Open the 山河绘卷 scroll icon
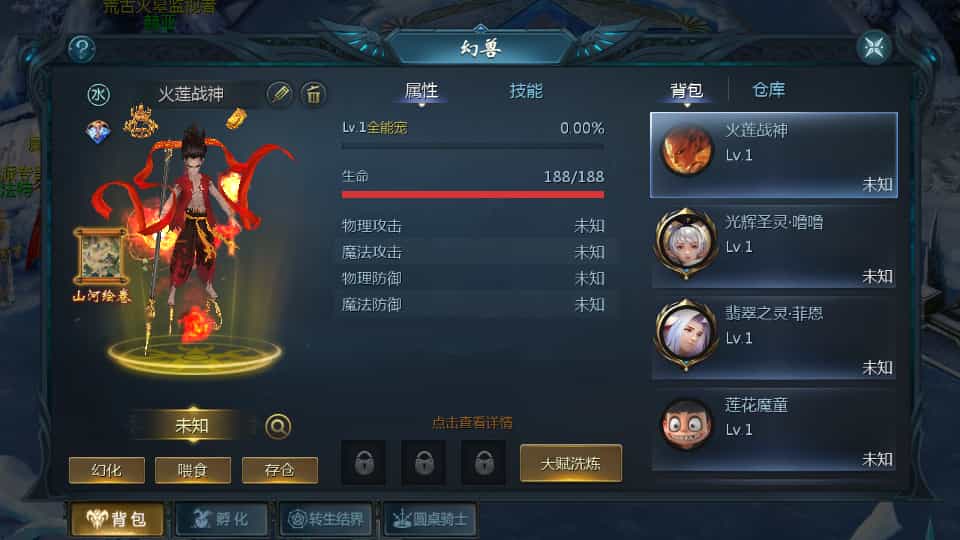The width and height of the screenshot is (960, 540). (99, 258)
